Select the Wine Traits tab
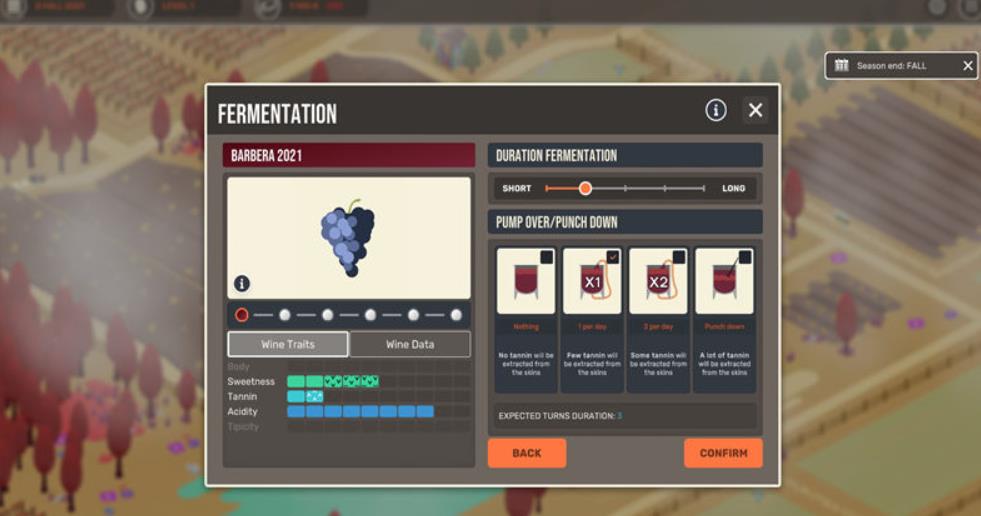981x516 pixels. click(x=288, y=344)
